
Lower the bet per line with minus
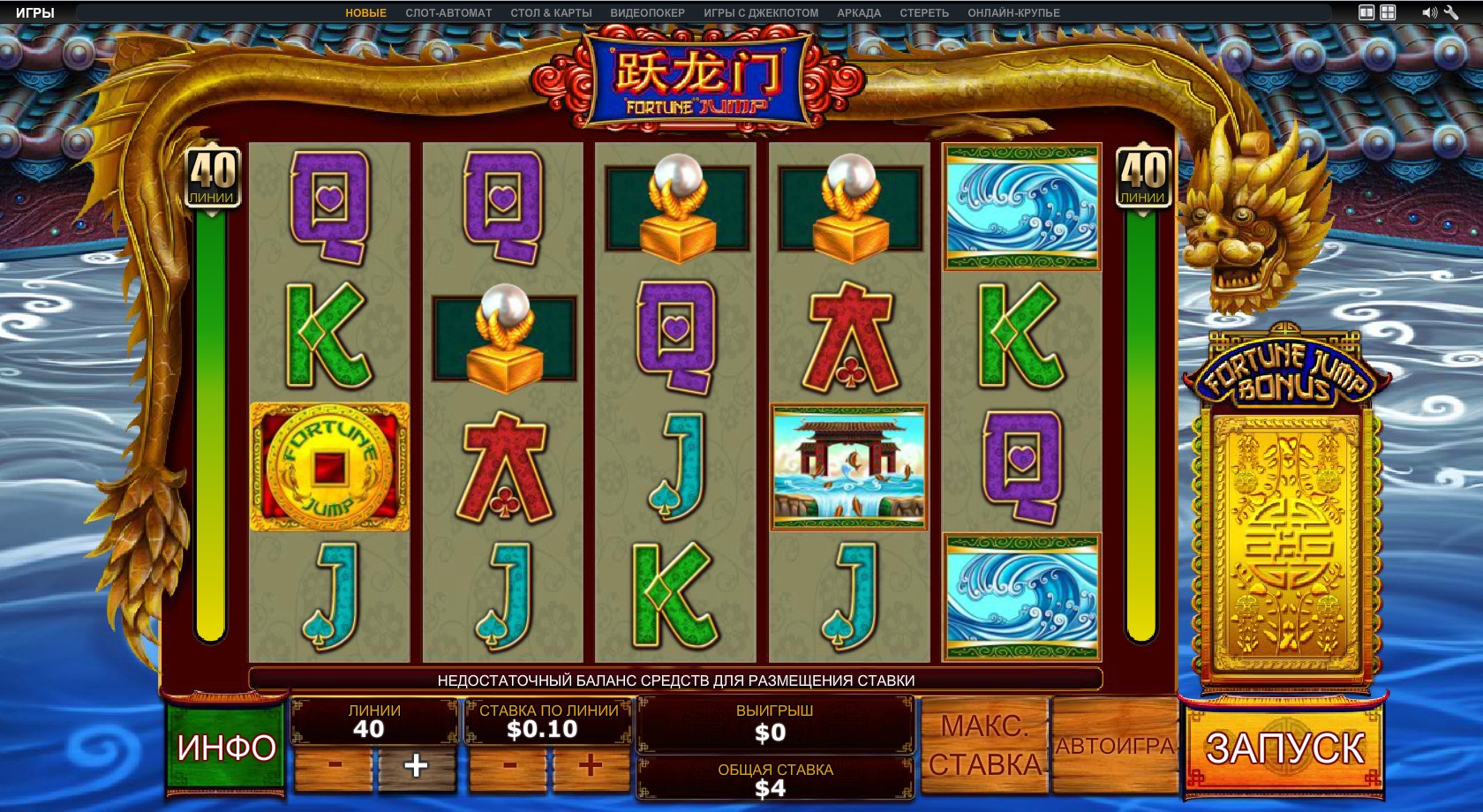point(509,765)
